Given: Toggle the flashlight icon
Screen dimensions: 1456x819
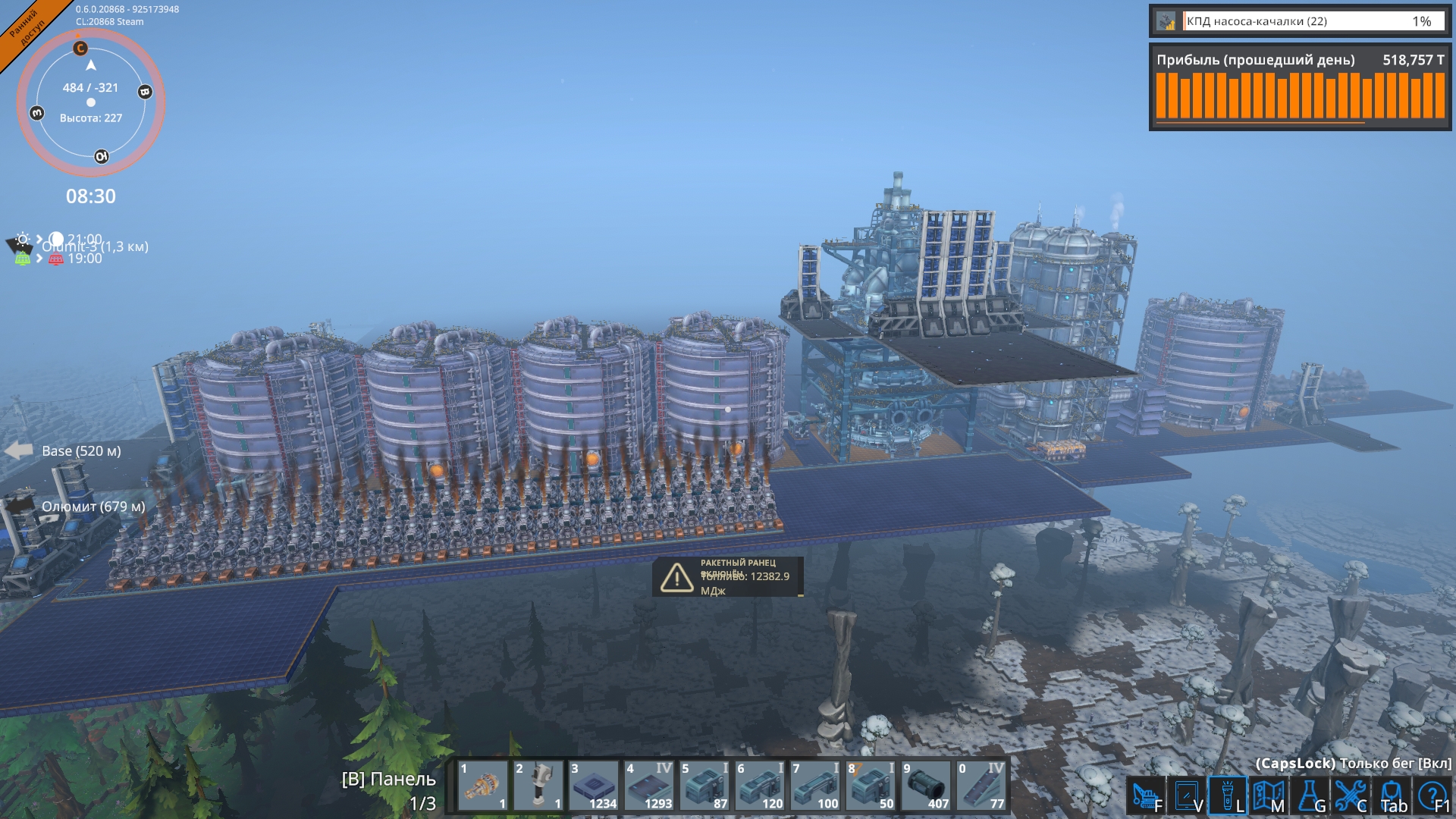Looking at the screenshot, I should [x=1227, y=796].
